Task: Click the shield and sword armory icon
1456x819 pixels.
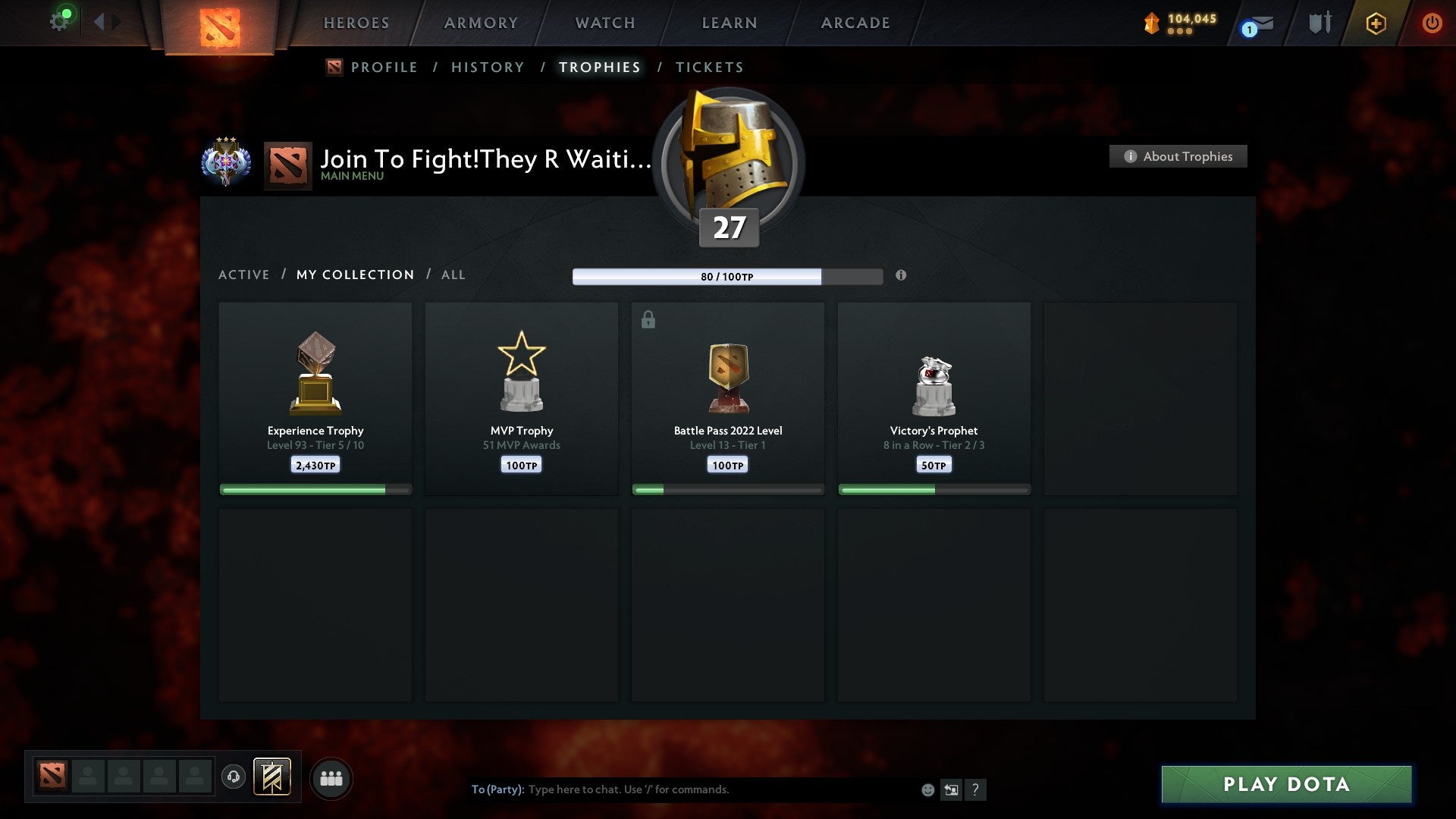Action: (1319, 23)
